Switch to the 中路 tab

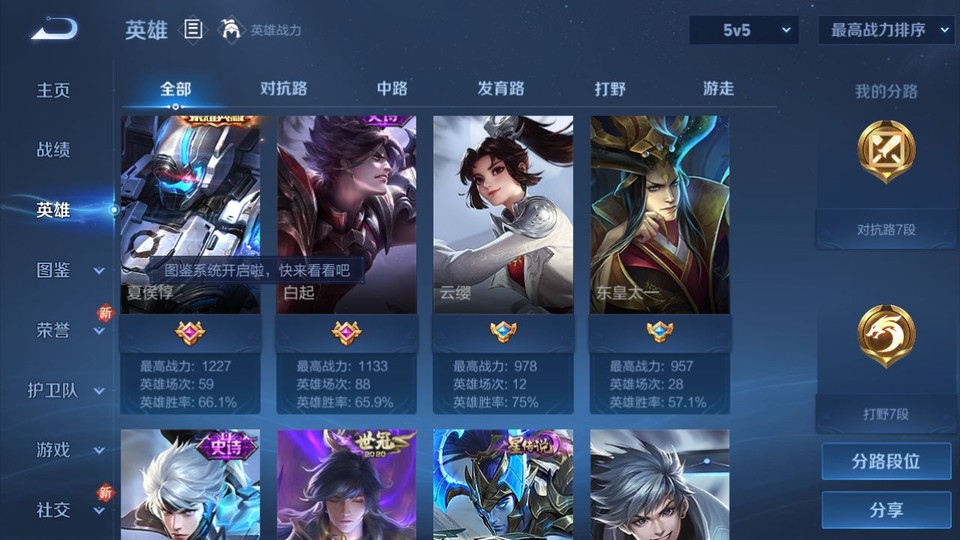[392, 88]
